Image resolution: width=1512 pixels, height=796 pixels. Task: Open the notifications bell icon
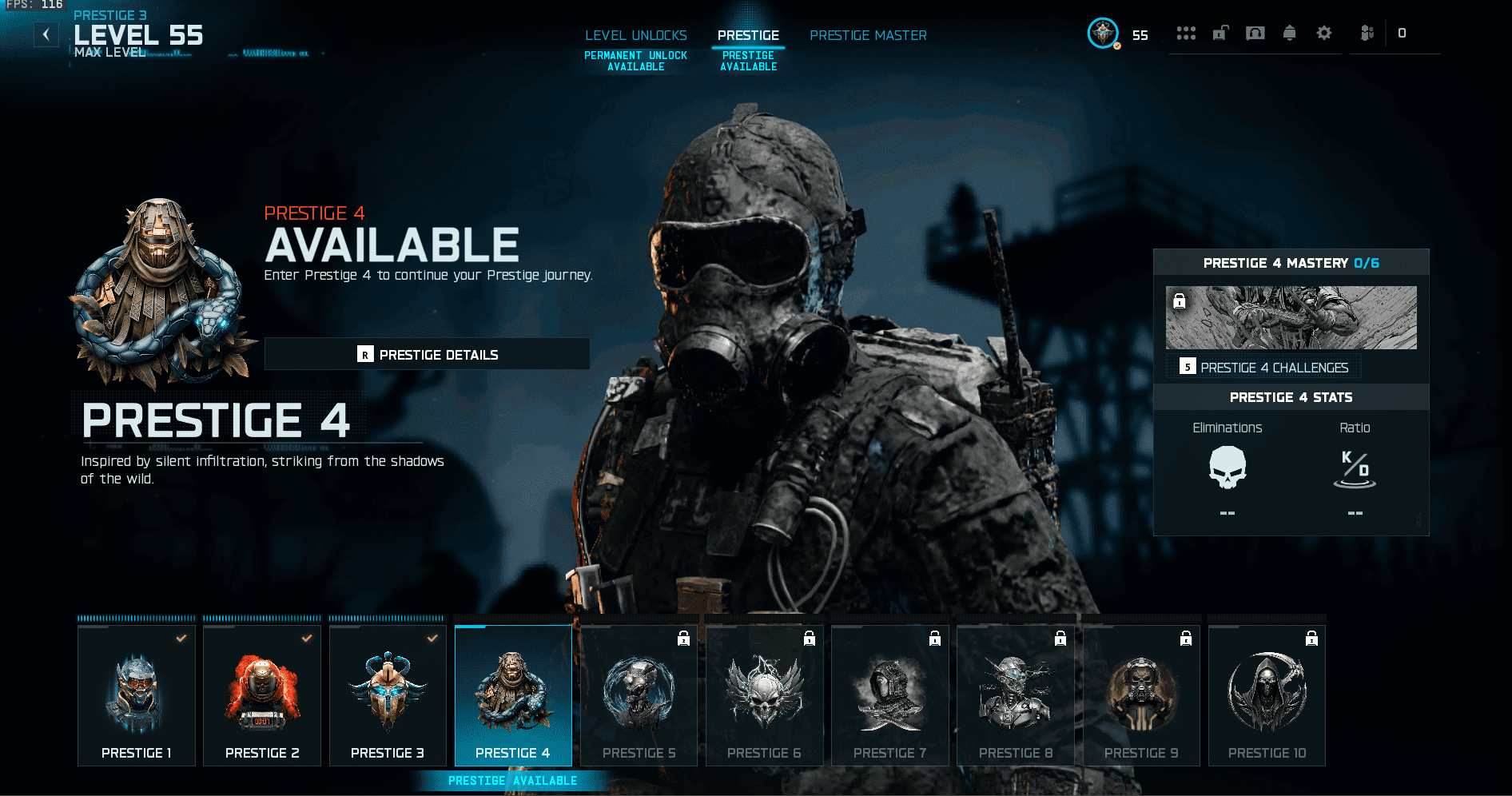coord(1291,34)
